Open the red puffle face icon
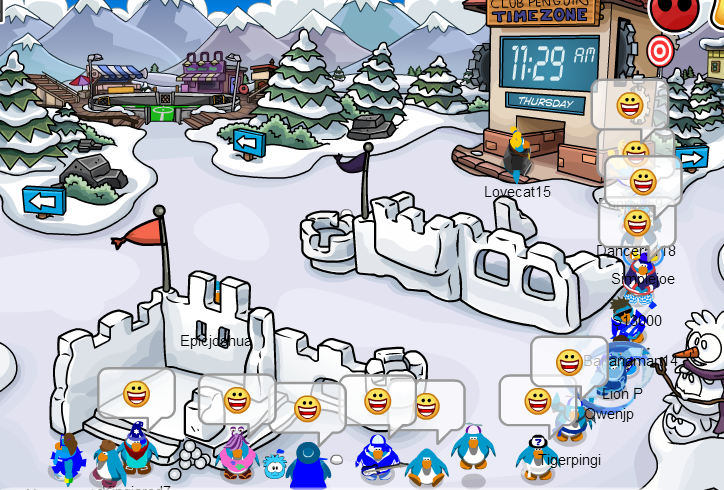This screenshot has width=724, height=490. click(x=668, y=12)
